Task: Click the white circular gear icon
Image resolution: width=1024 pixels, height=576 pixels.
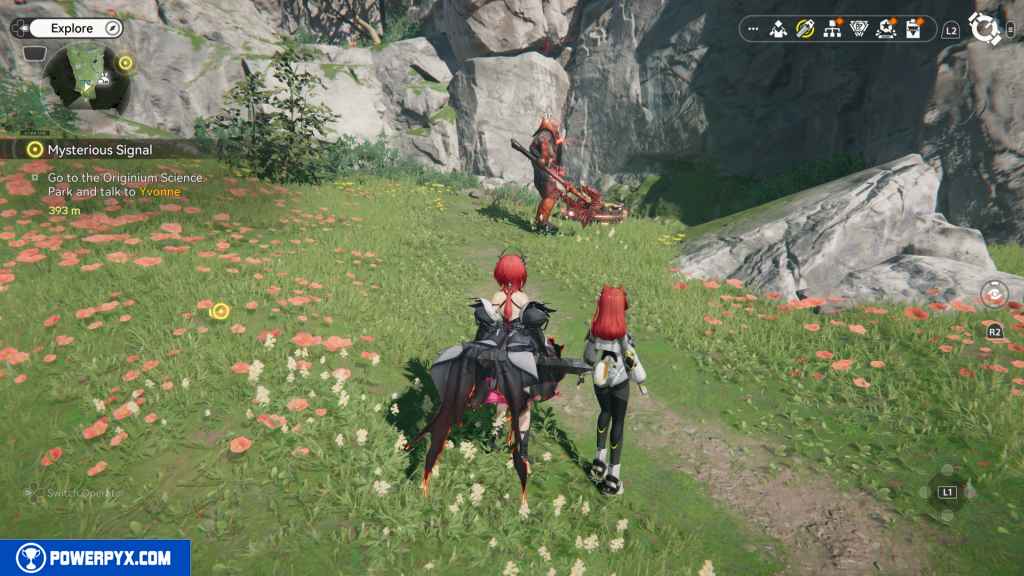Action: tap(985, 29)
